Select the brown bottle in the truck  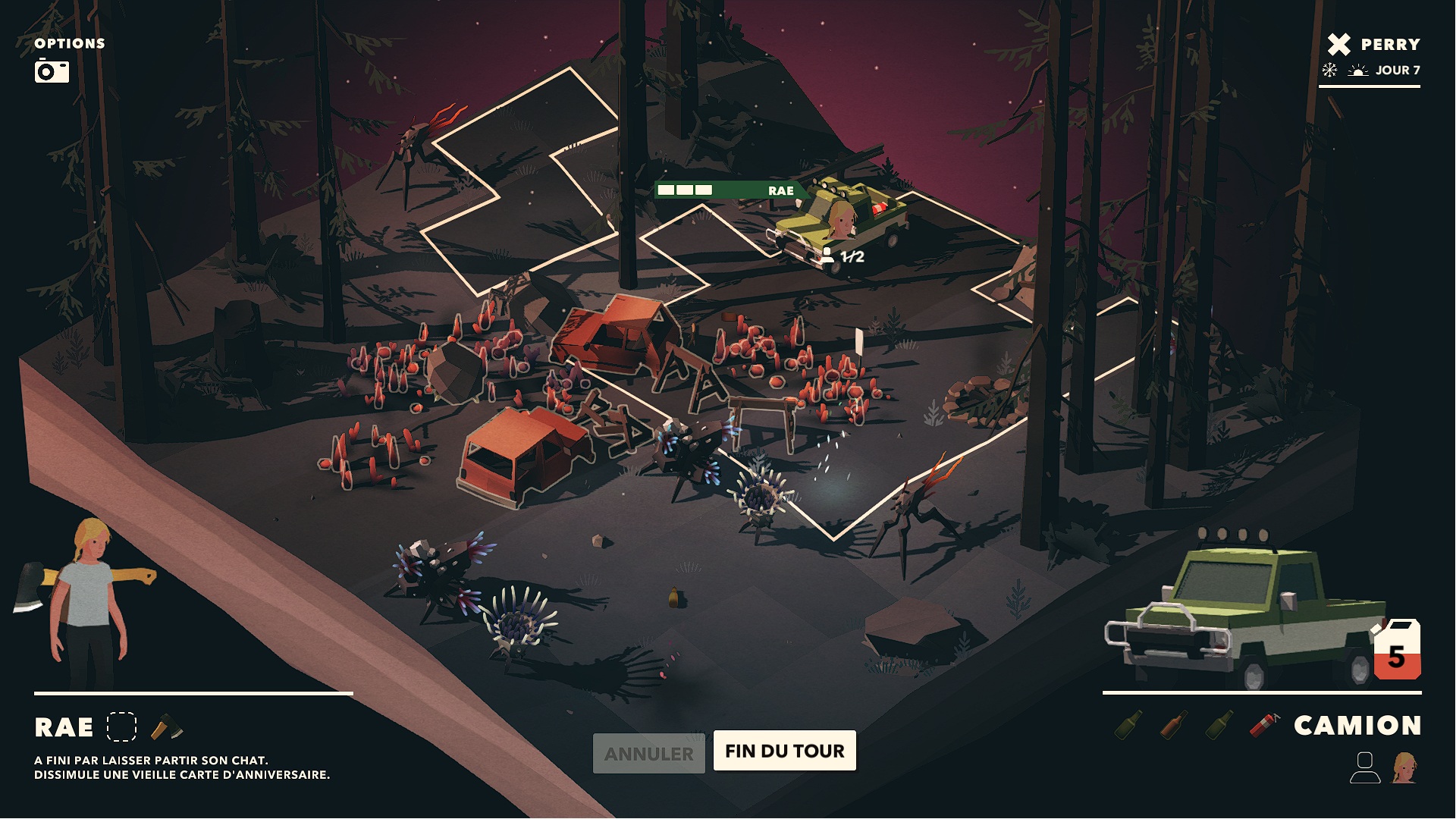point(1173,725)
